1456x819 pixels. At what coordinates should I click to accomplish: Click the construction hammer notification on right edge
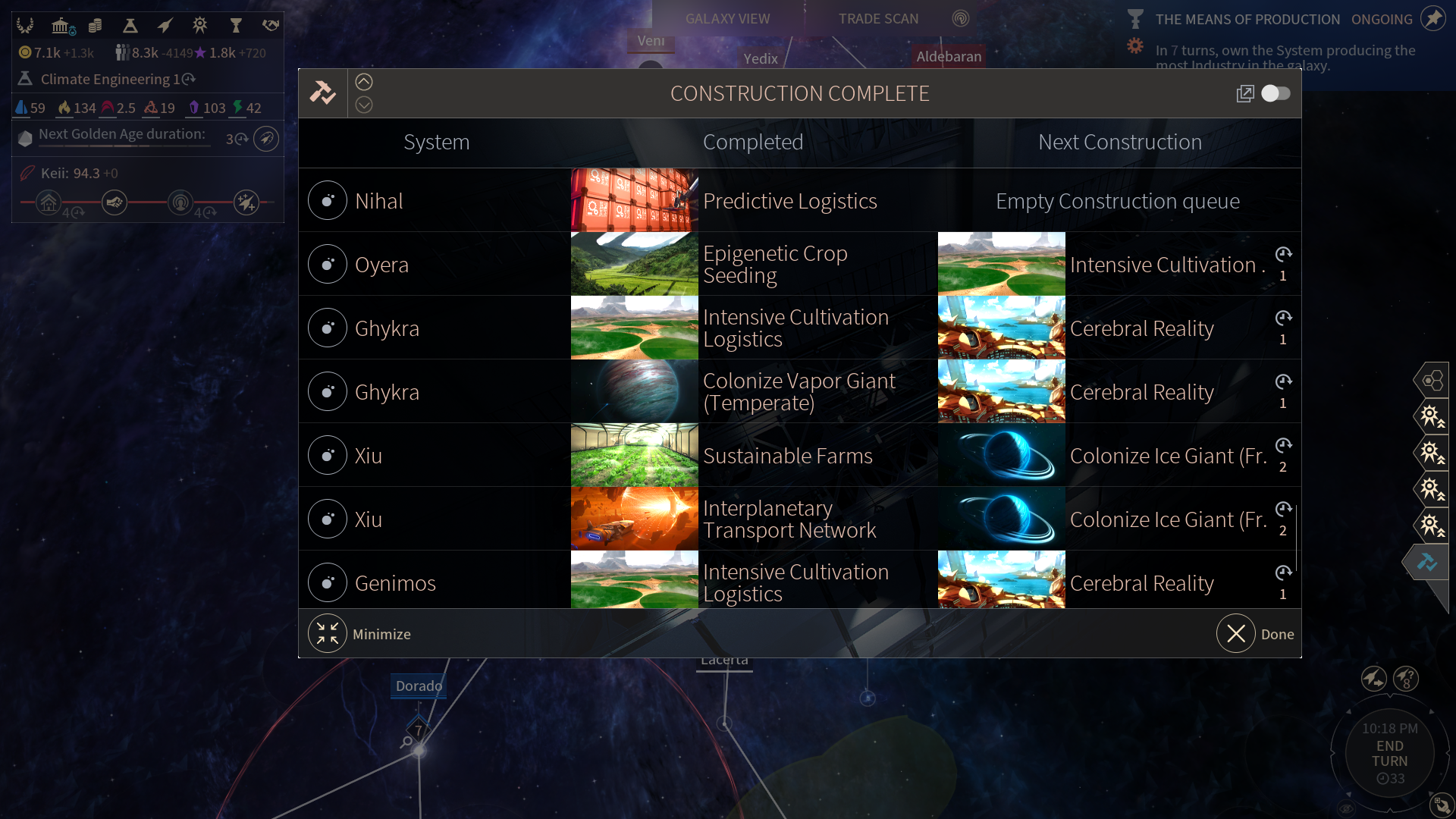coord(1427,562)
